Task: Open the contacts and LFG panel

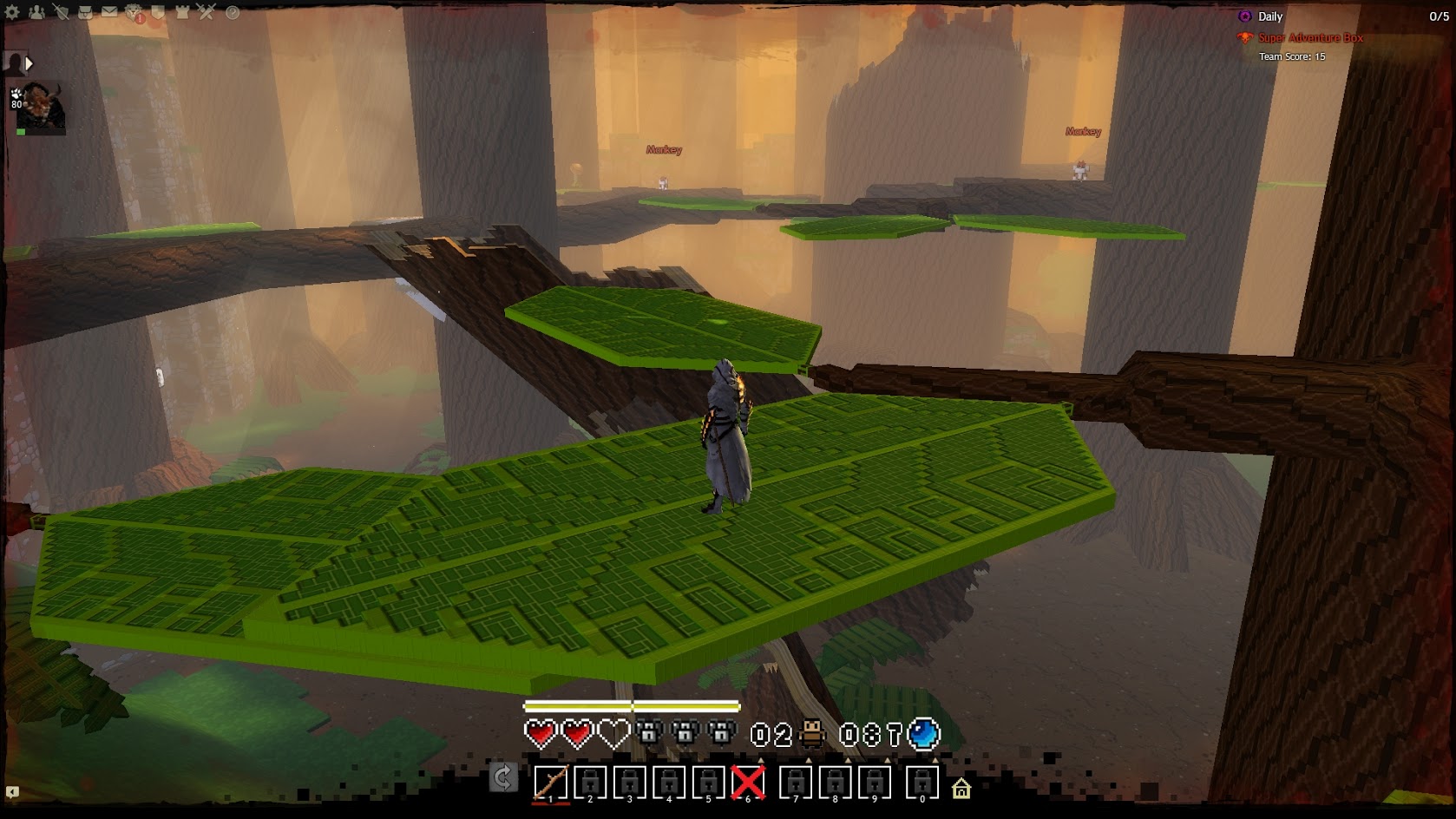Action: (x=36, y=12)
